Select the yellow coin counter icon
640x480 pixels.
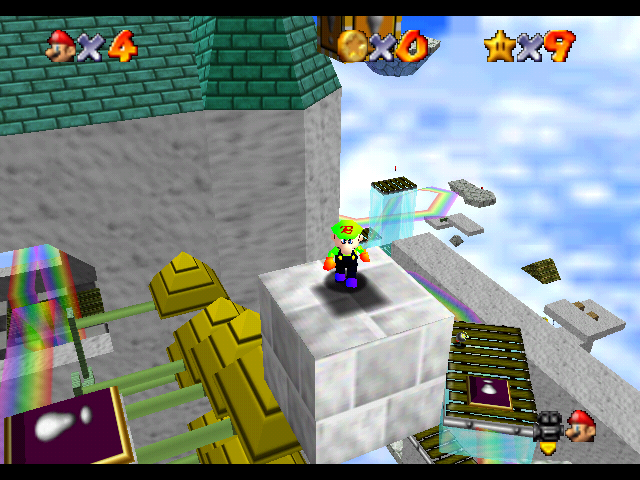pos(353,45)
